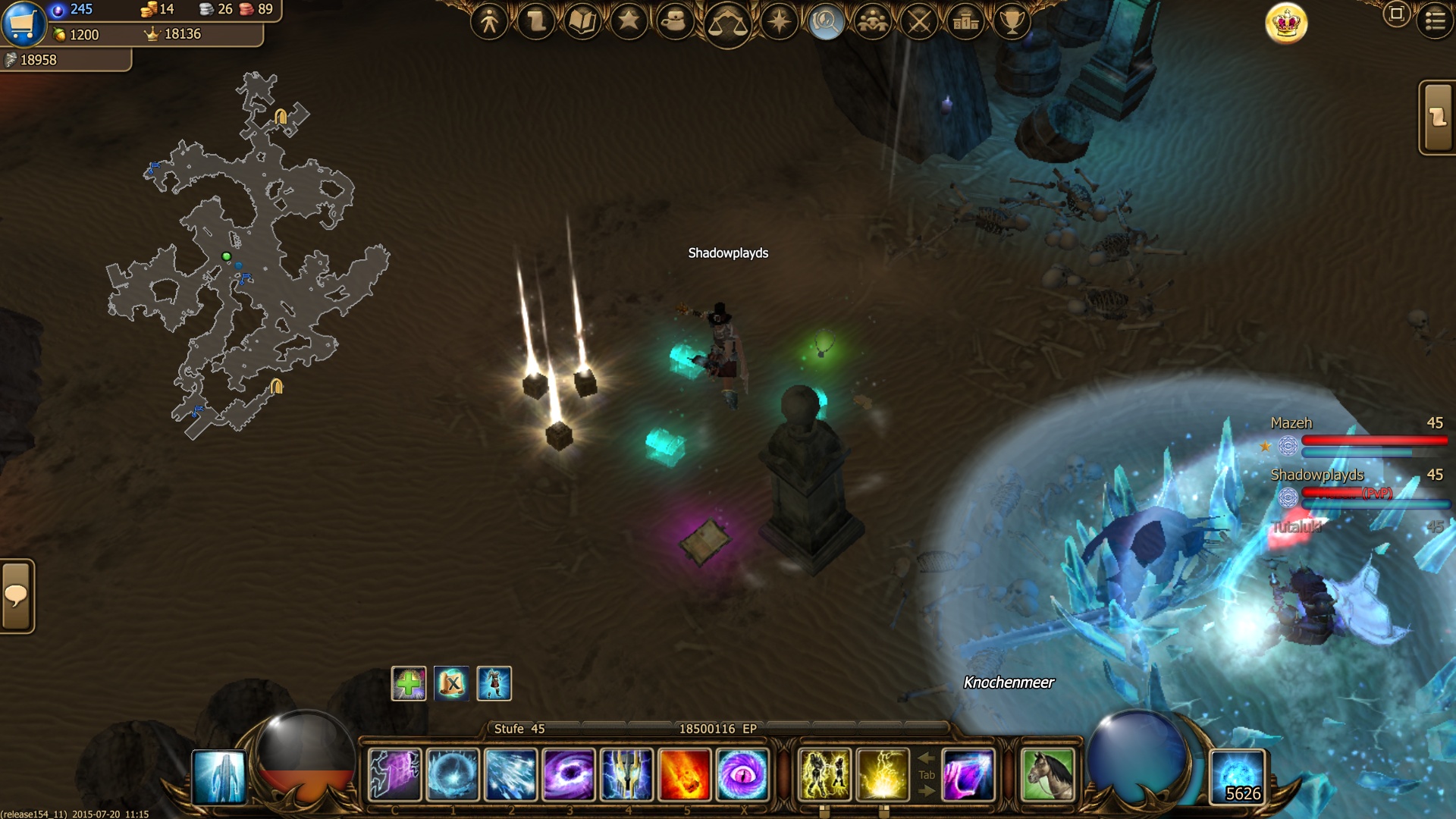
Task: Open the crossed swords PvP menu
Action: 919,21
